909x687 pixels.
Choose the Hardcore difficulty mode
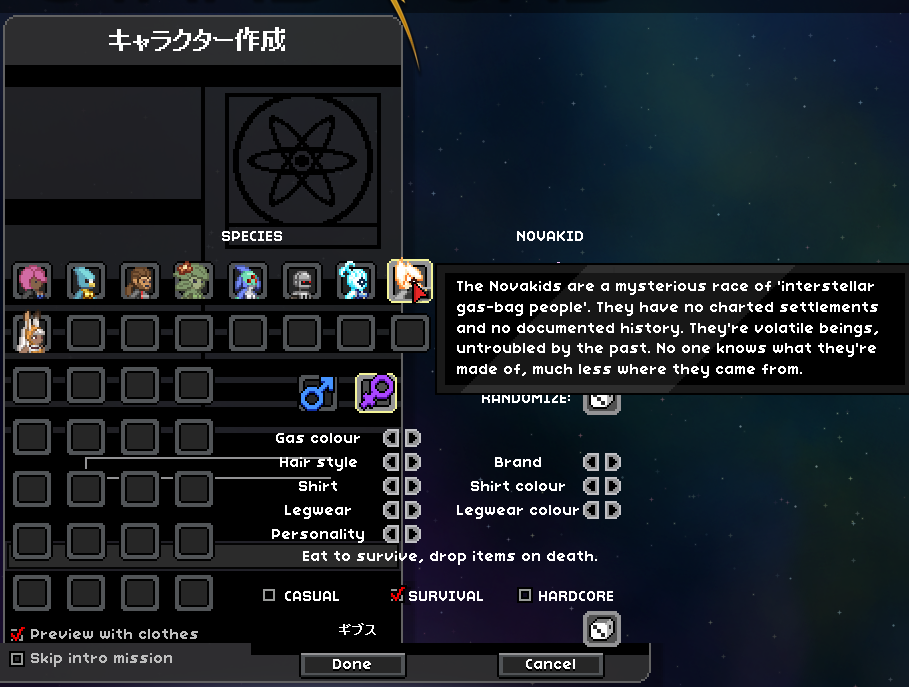pyautogui.click(x=525, y=596)
